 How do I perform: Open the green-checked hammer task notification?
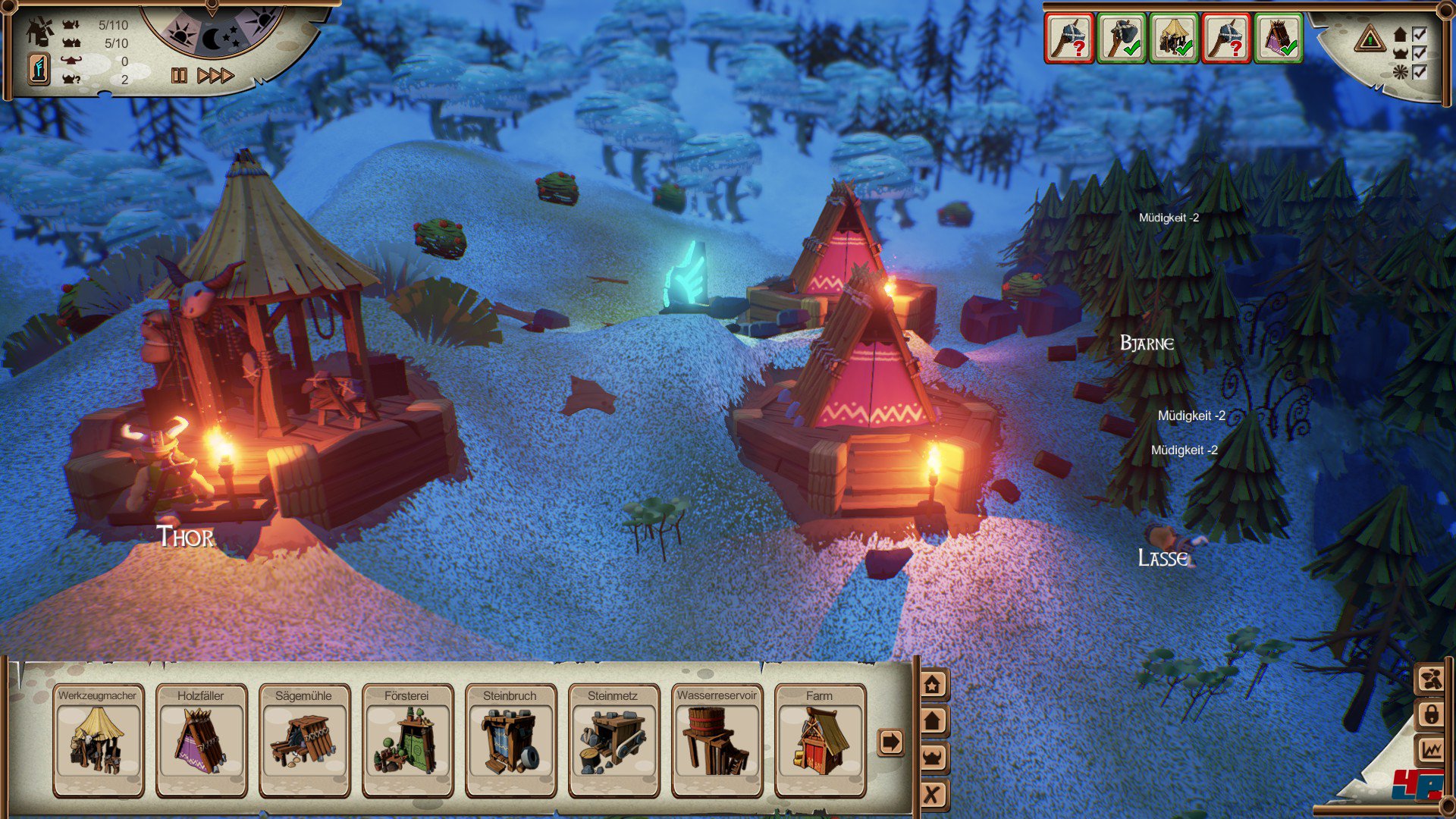[x=1122, y=38]
